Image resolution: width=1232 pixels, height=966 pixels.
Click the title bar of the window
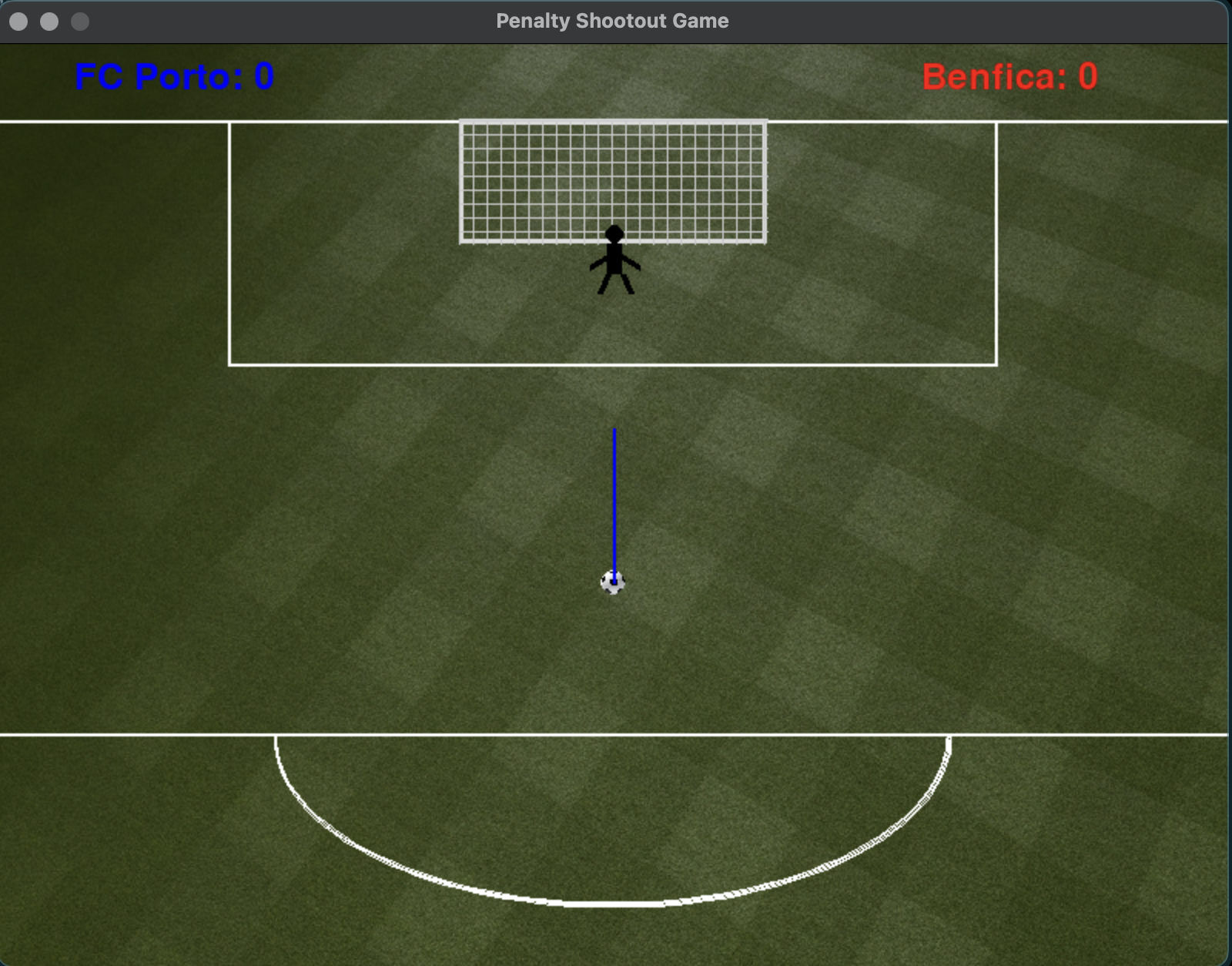click(924, 21)
